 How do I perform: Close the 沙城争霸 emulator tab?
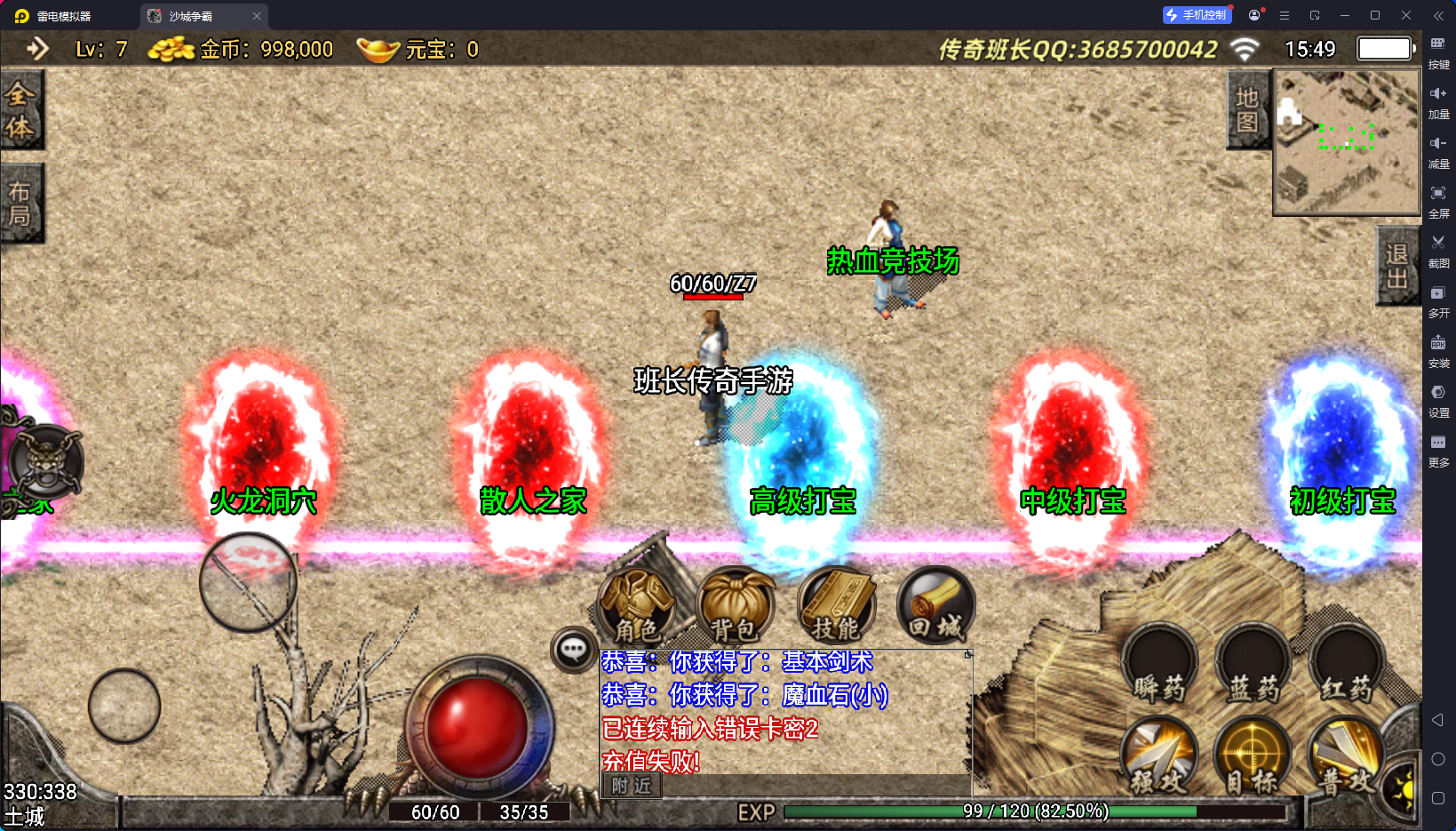click(x=256, y=16)
